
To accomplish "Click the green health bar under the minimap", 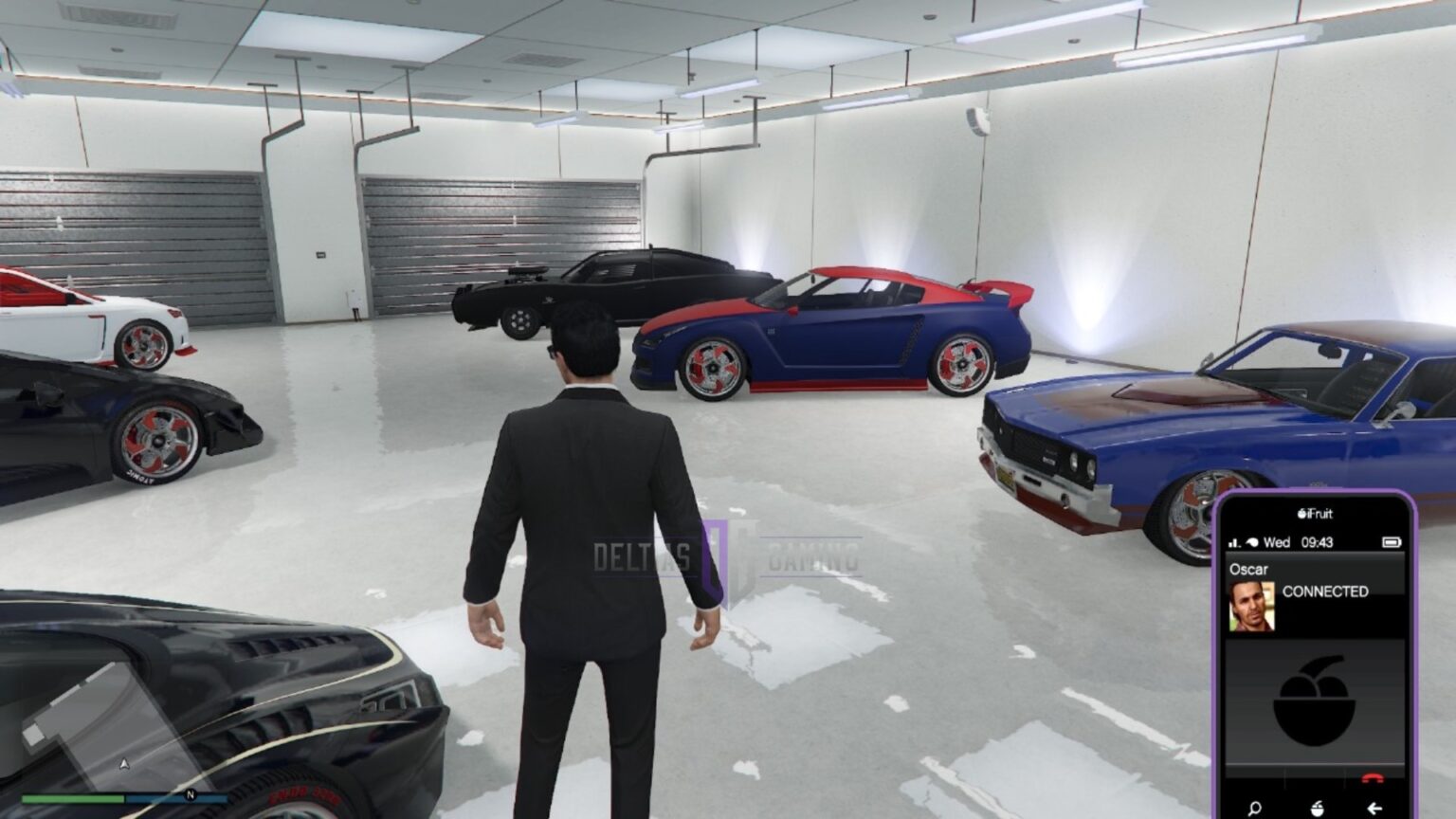I will (73, 799).
